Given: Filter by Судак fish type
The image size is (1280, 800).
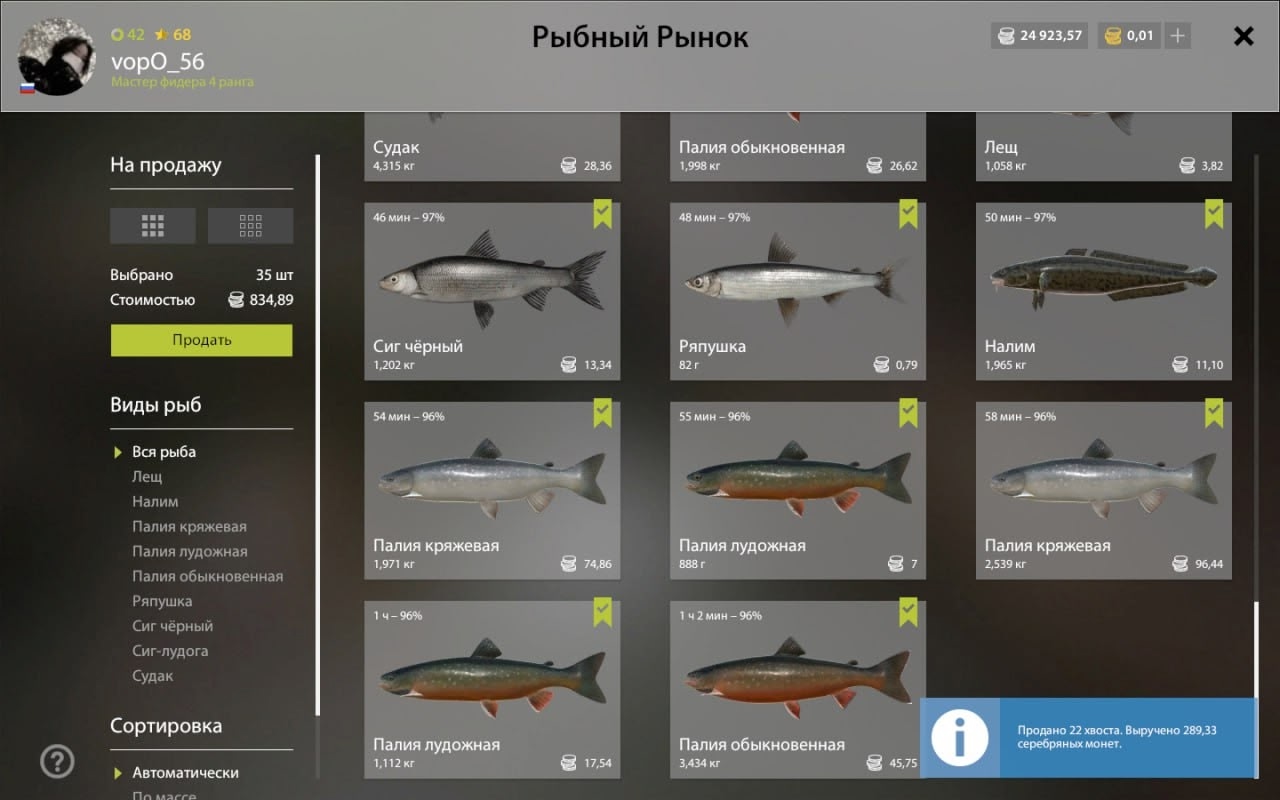Looking at the screenshot, I should click(x=153, y=676).
